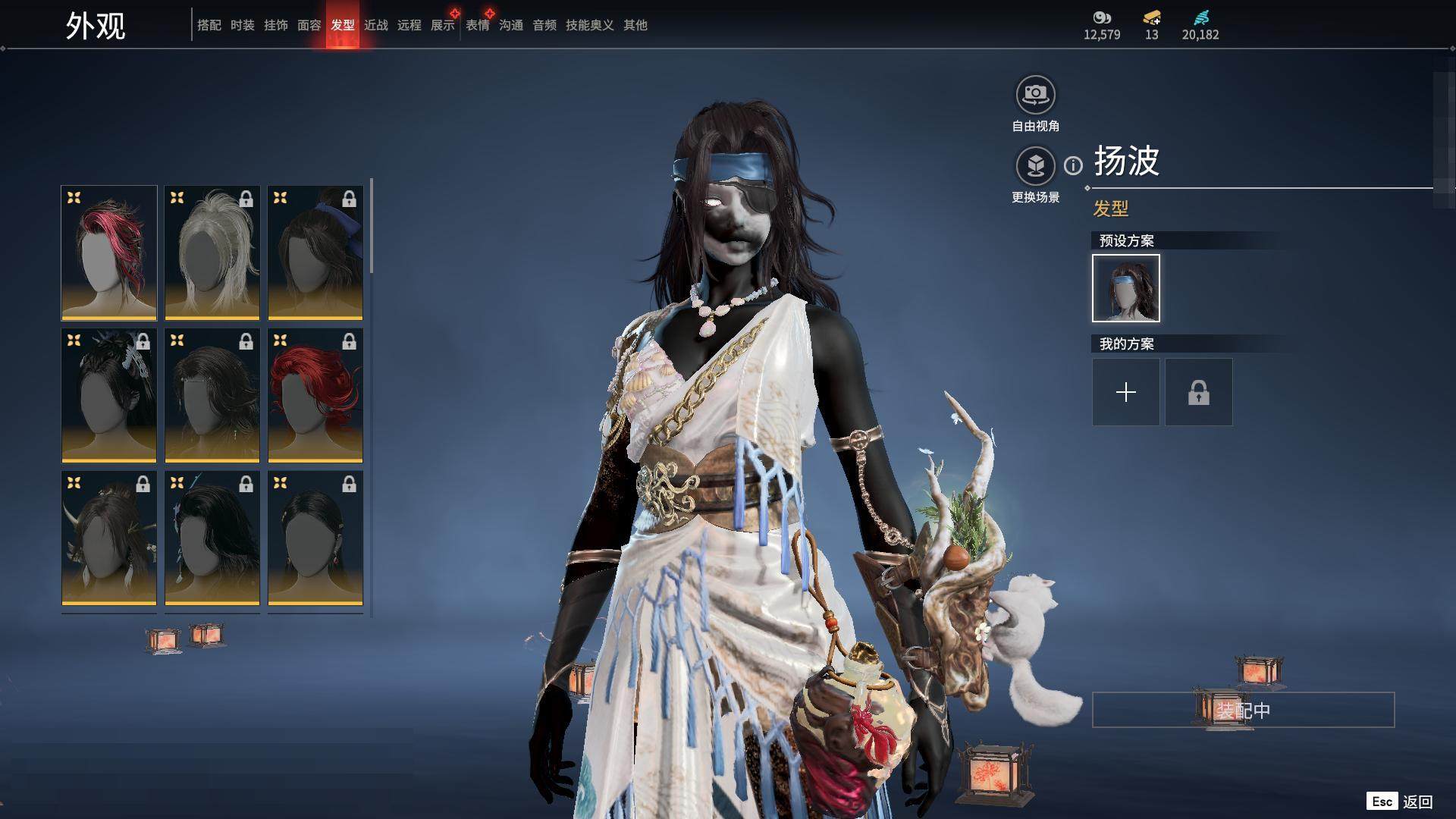This screenshot has height=819, width=1456.
Task: Select the 挂饰 tab
Action: (x=275, y=25)
